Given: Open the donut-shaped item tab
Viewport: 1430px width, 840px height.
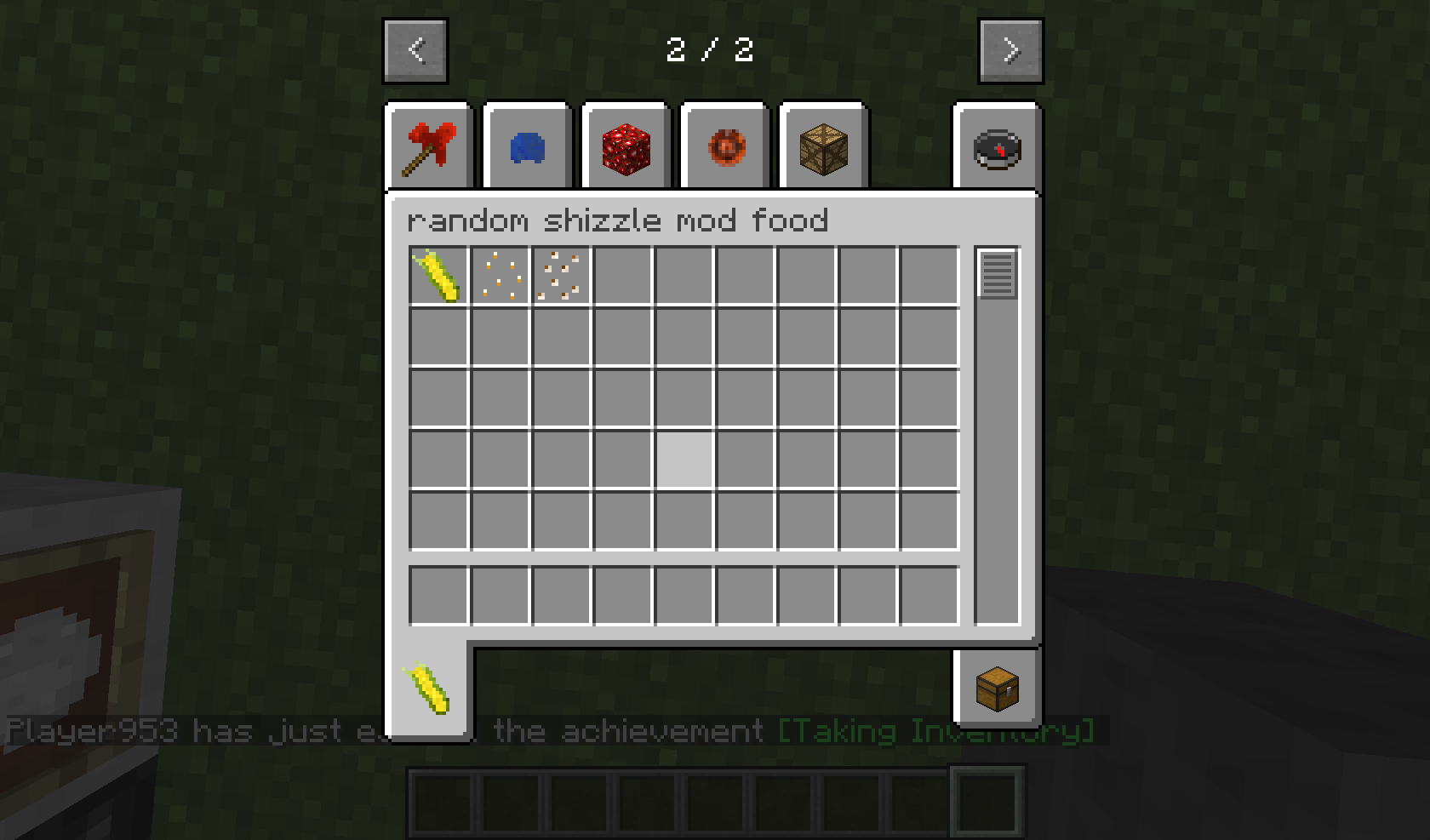Looking at the screenshot, I should (x=724, y=146).
